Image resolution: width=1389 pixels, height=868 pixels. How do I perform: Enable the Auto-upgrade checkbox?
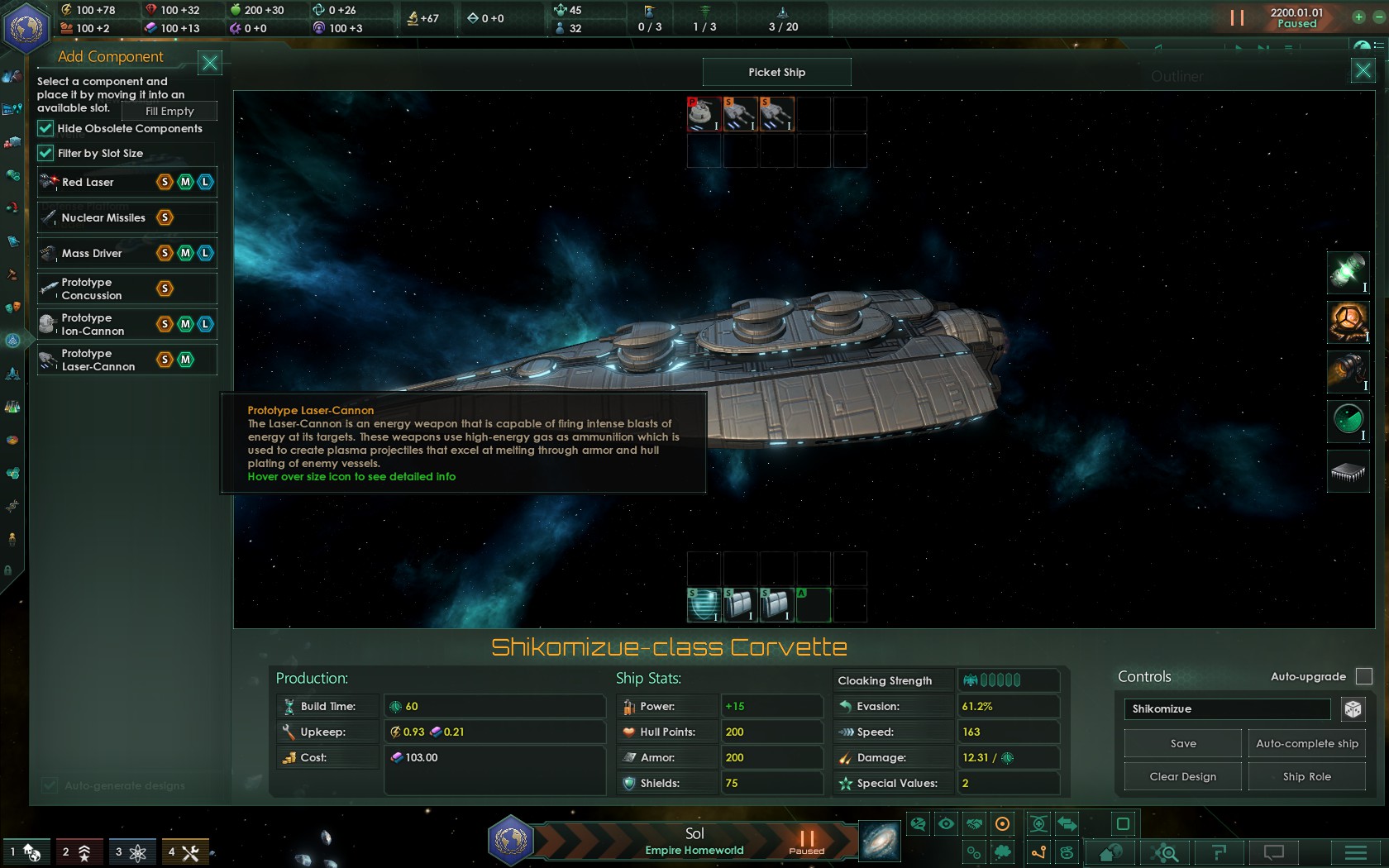tap(1364, 676)
